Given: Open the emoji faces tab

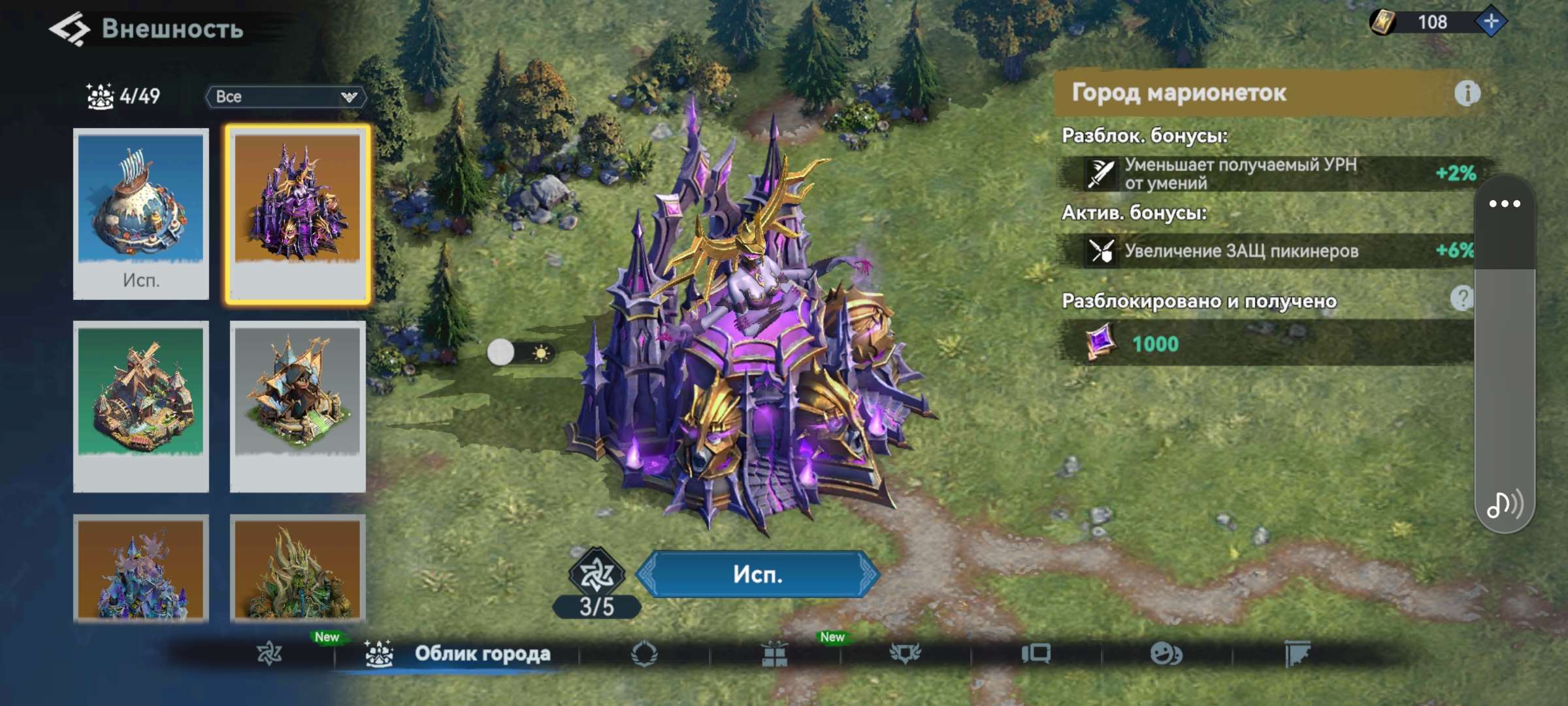Looking at the screenshot, I should click(x=1166, y=653).
